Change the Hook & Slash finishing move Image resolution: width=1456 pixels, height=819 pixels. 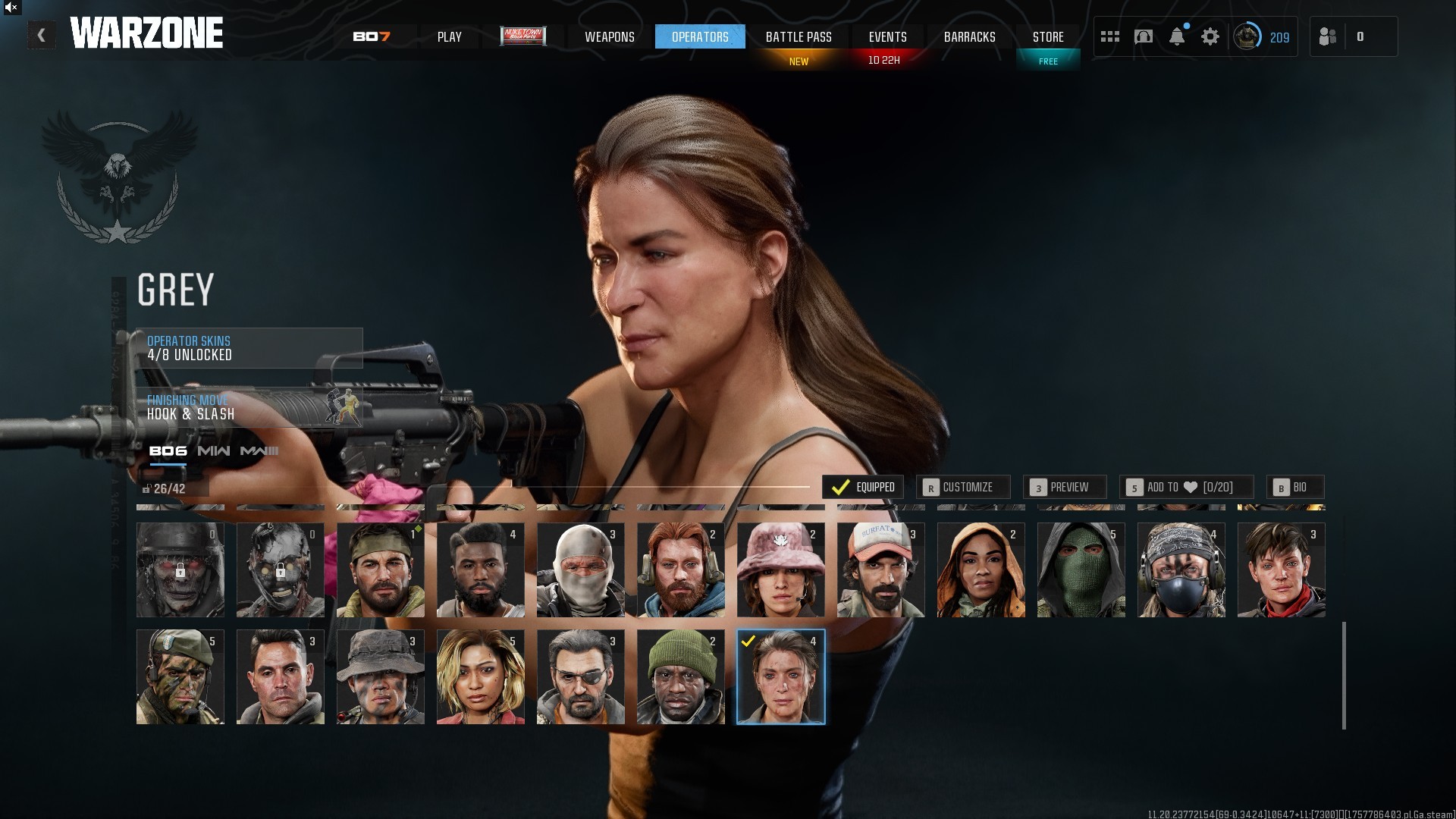[x=249, y=407]
